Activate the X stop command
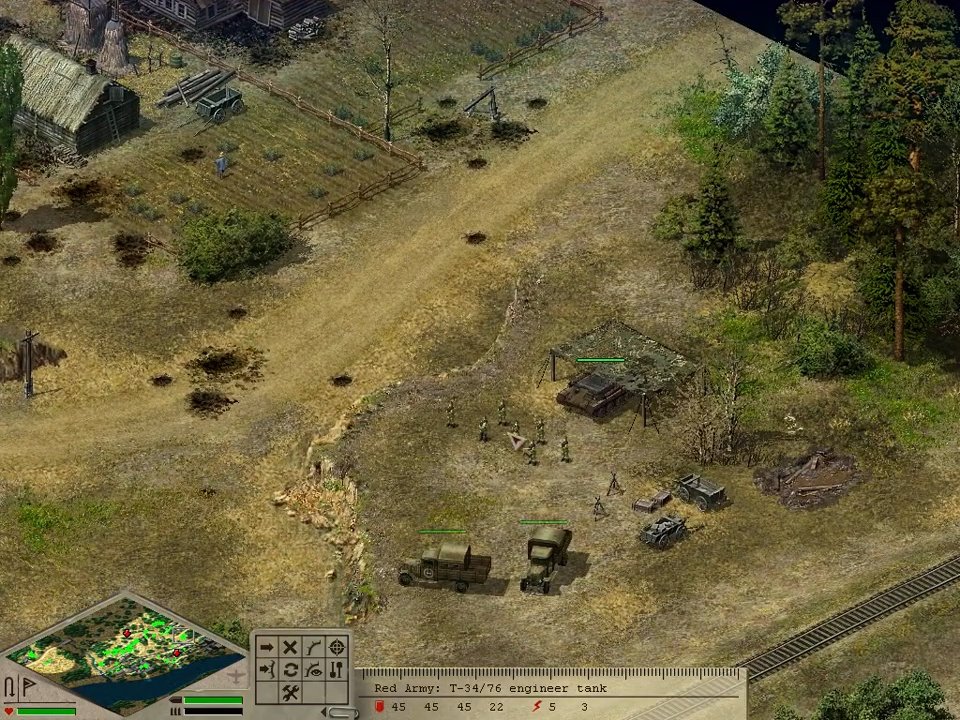Viewport: 960px width, 720px height. (x=290, y=647)
